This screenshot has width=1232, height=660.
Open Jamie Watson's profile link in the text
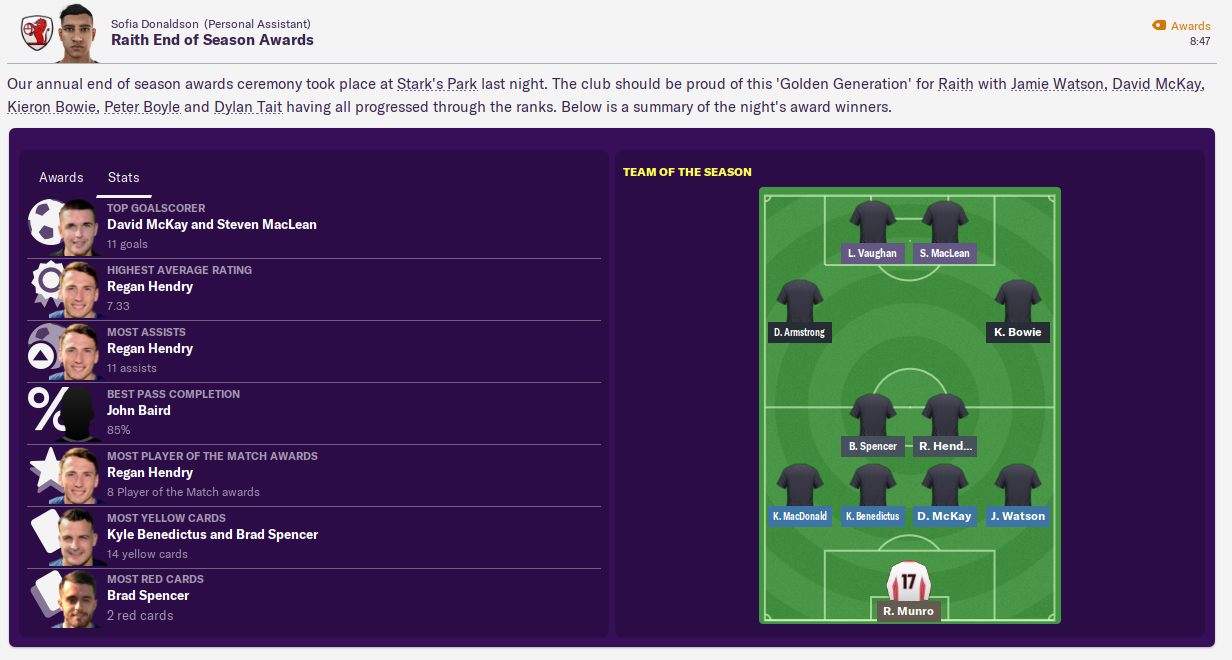[x=1057, y=84]
